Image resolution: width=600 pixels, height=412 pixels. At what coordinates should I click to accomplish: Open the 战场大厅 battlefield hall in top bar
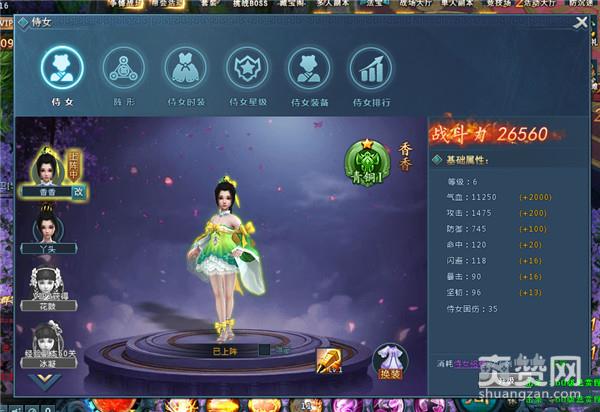tap(416, 5)
